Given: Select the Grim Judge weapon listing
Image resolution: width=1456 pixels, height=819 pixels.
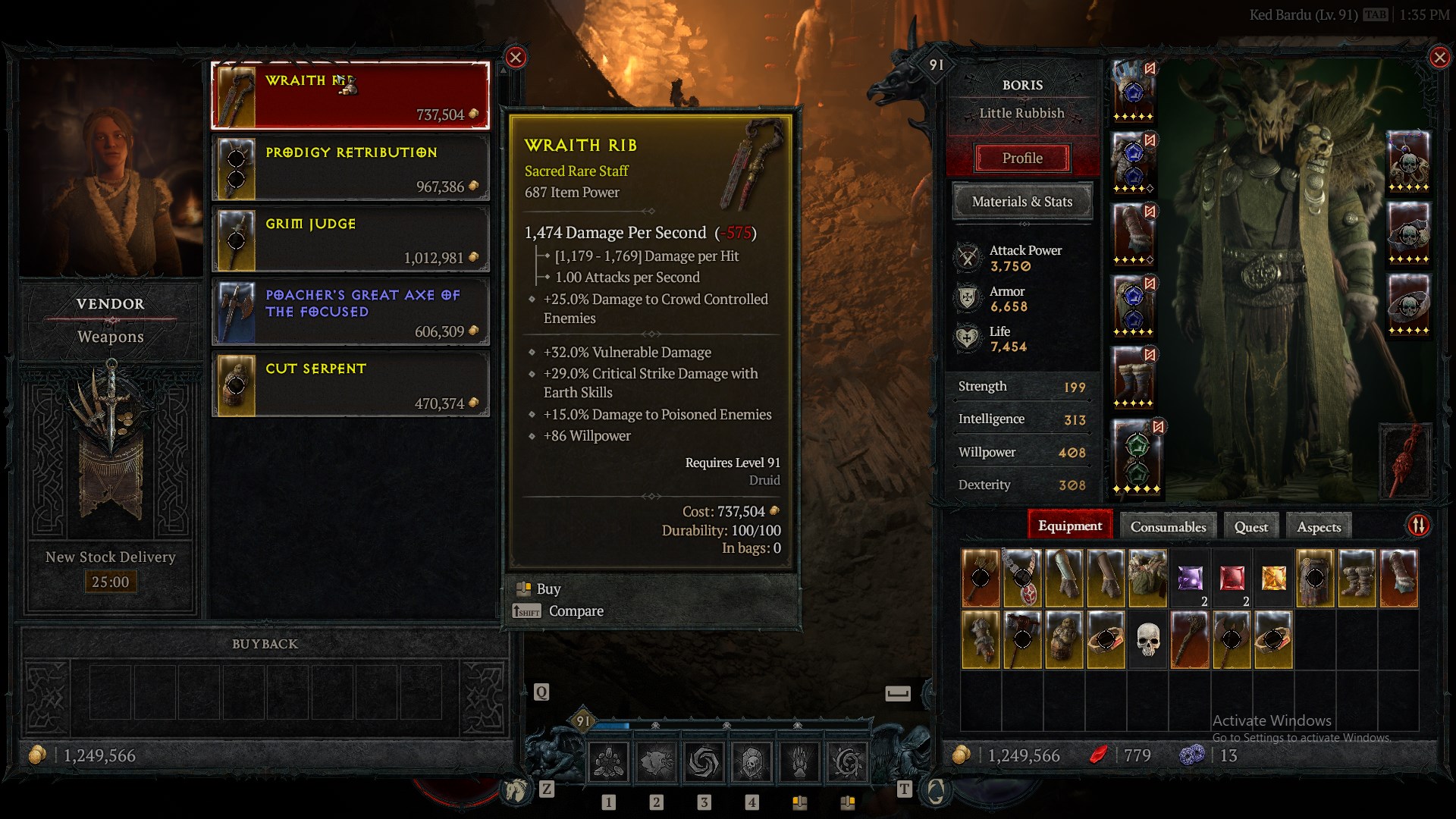Looking at the screenshot, I should click(350, 240).
